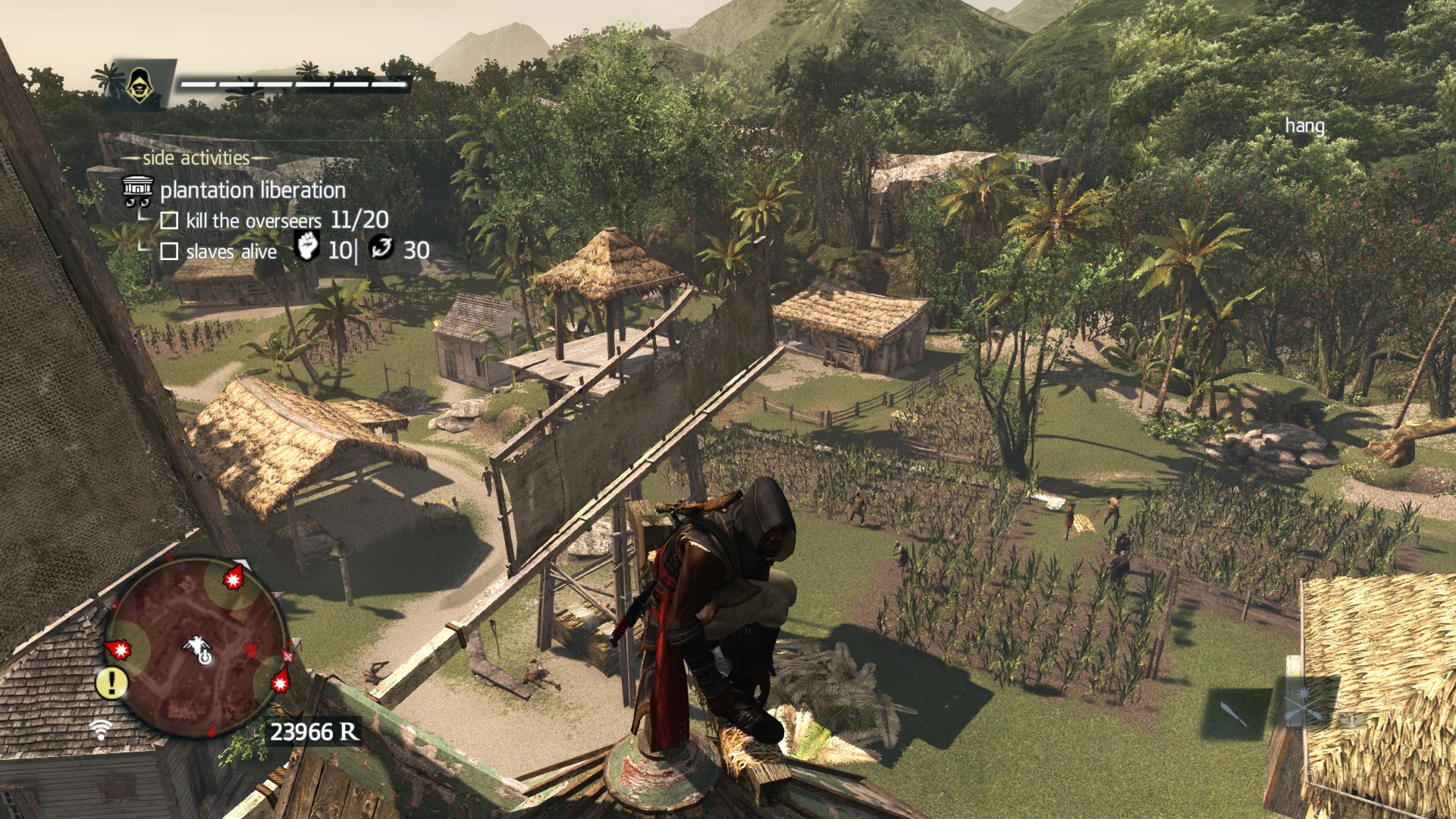Image resolution: width=1456 pixels, height=819 pixels.
Task: Open the plantation liberation objective
Action: [x=252, y=190]
